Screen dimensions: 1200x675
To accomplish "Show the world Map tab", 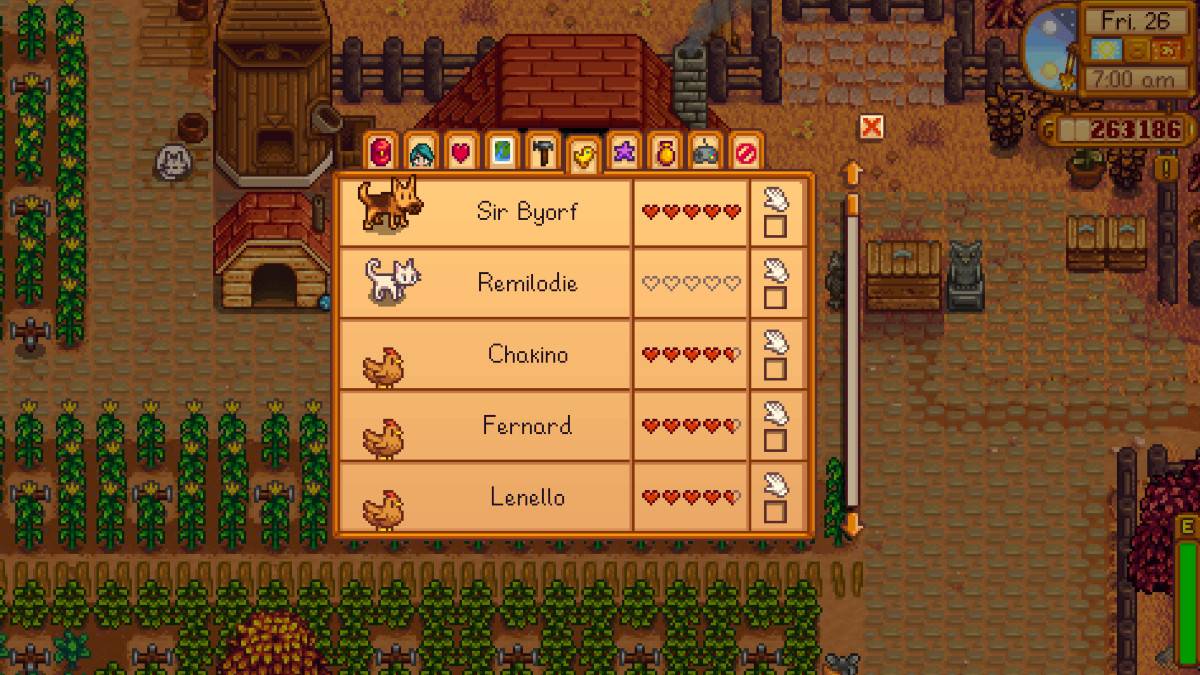I will click(502, 152).
